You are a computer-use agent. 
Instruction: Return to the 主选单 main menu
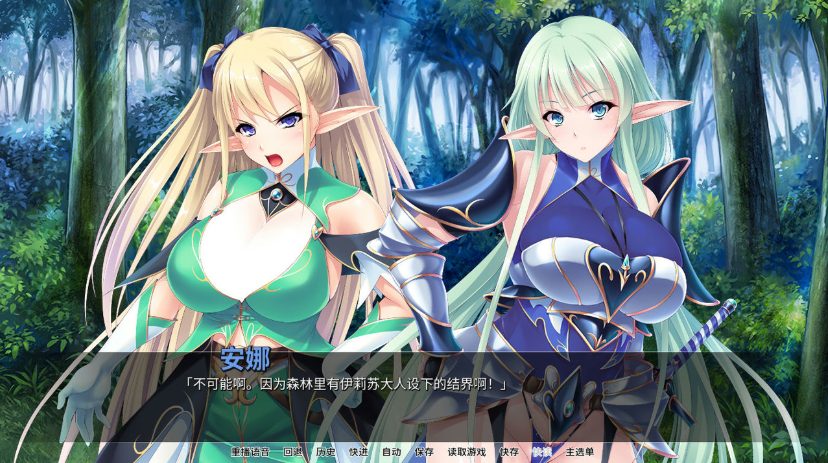(580, 452)
